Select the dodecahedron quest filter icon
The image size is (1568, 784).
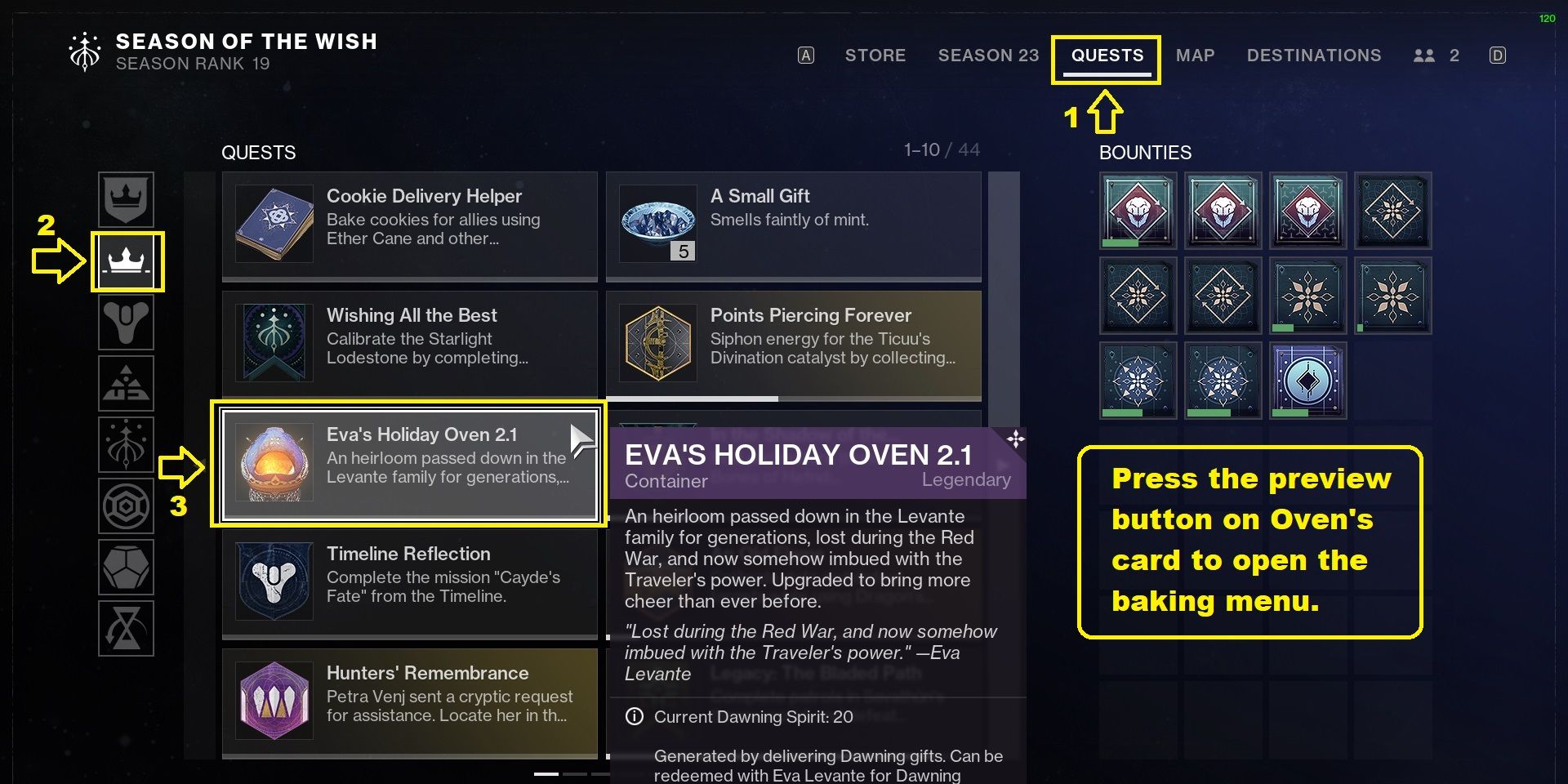click(127, 567)
